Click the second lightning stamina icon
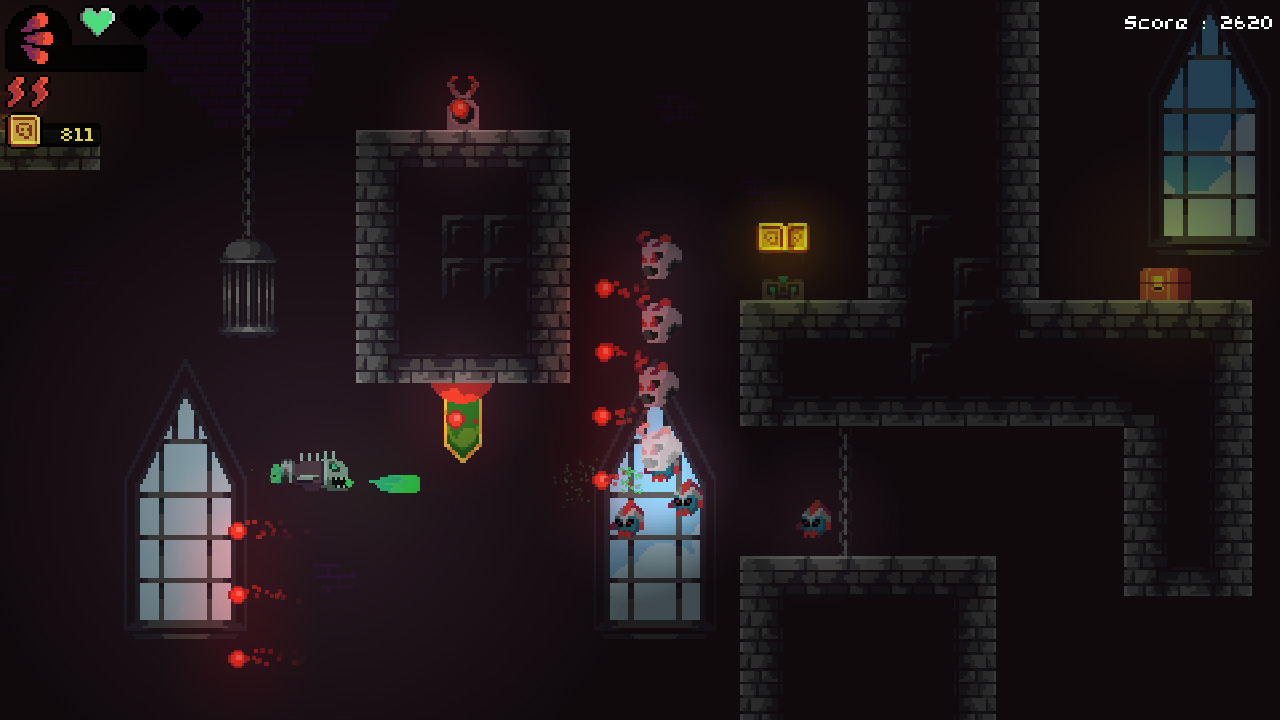The image size is (1280, 720). [x=38, y=90]
